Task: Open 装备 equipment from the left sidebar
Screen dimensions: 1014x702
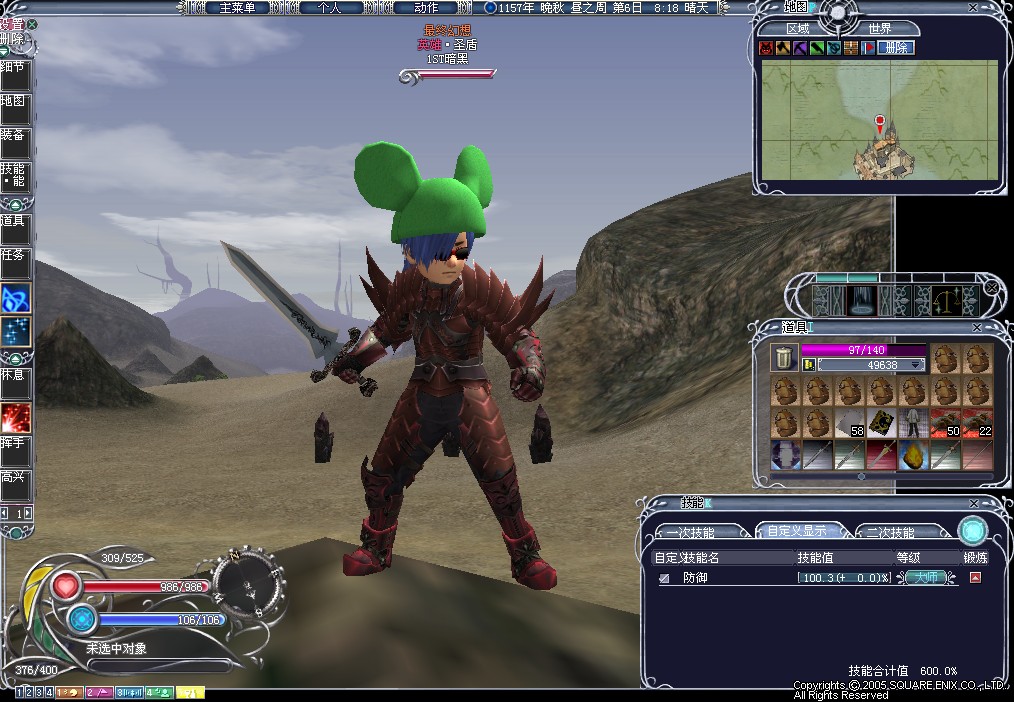Action: [x=13, y=137]
